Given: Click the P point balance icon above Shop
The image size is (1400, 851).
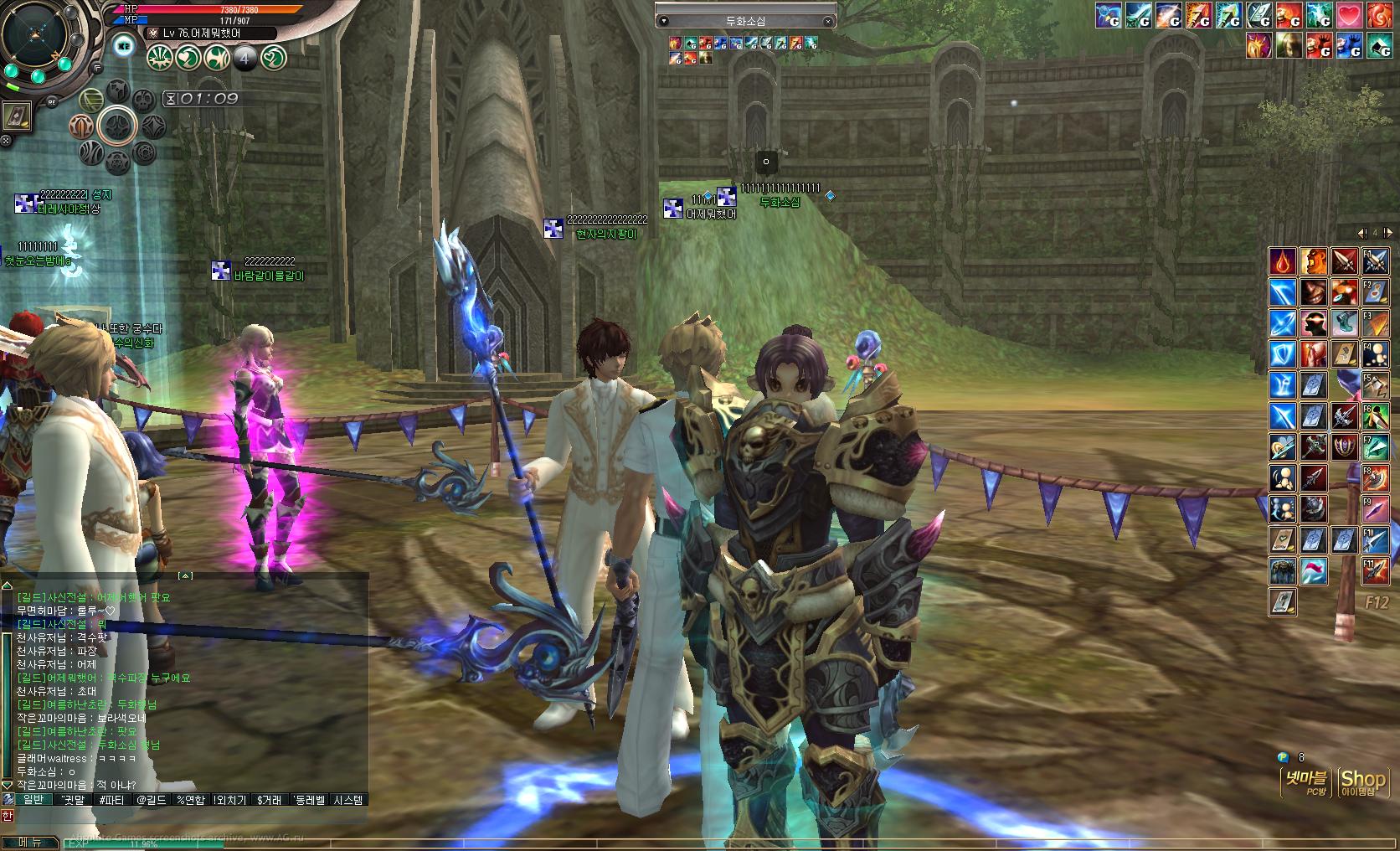Looking at the screenshot, I should [x=1283, y=755].
